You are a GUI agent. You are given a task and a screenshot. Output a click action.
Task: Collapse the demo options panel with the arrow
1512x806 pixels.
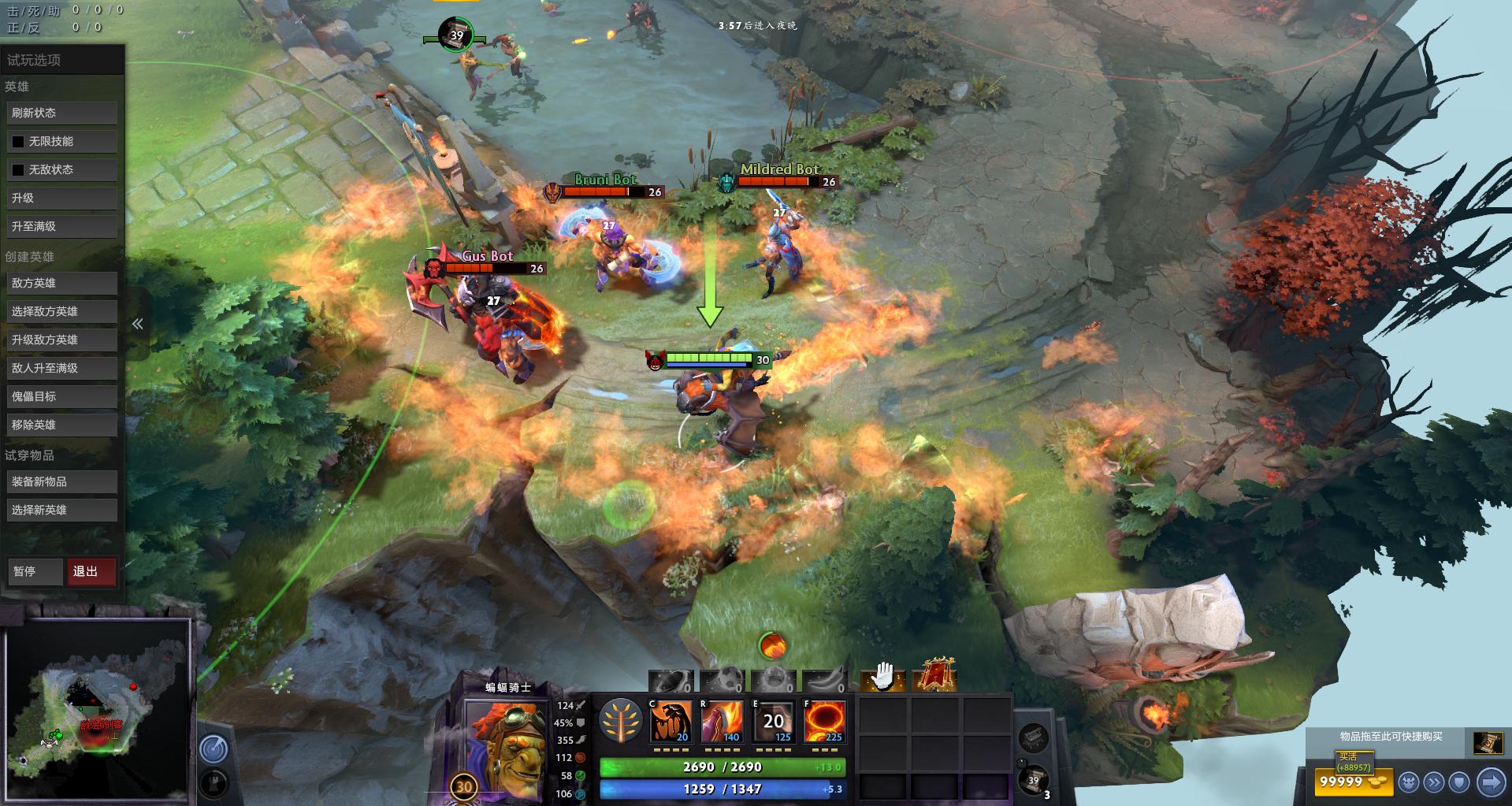click(137, 323)
